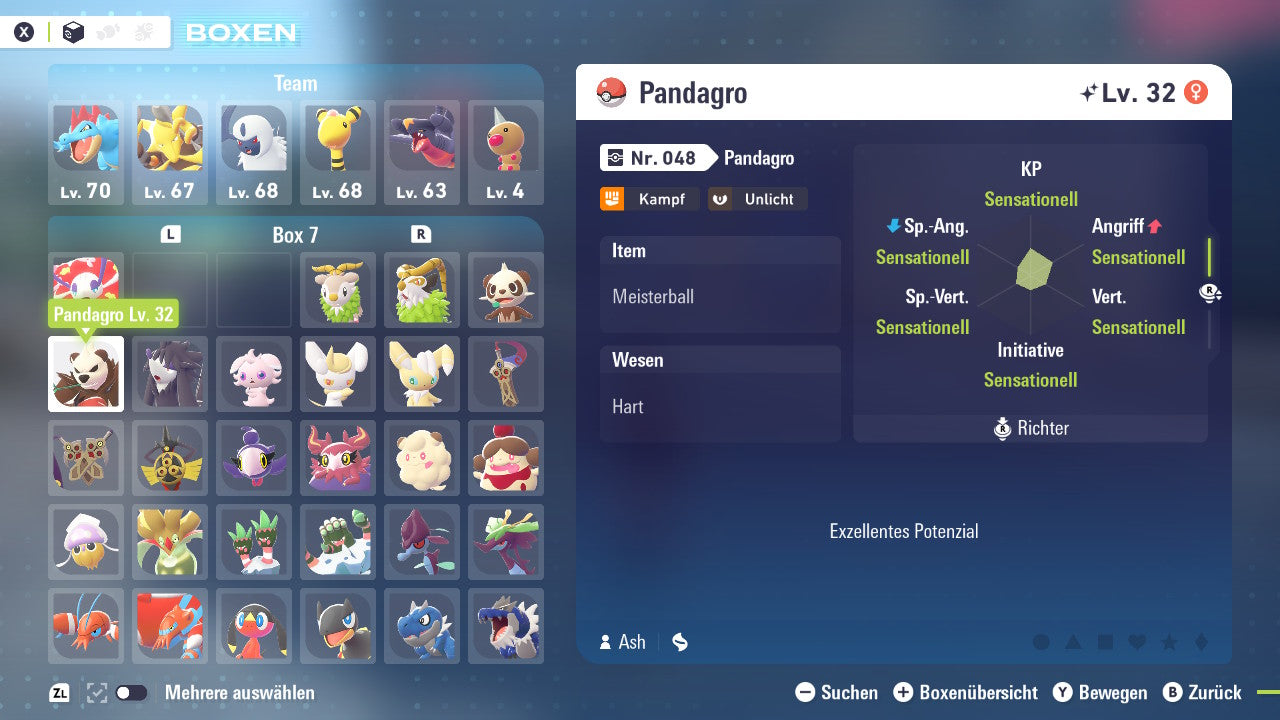Toggle the heart marking for Pandagro
Image resolution: width=1280 pixels, height=720 pixels.
coord(1137,642)
